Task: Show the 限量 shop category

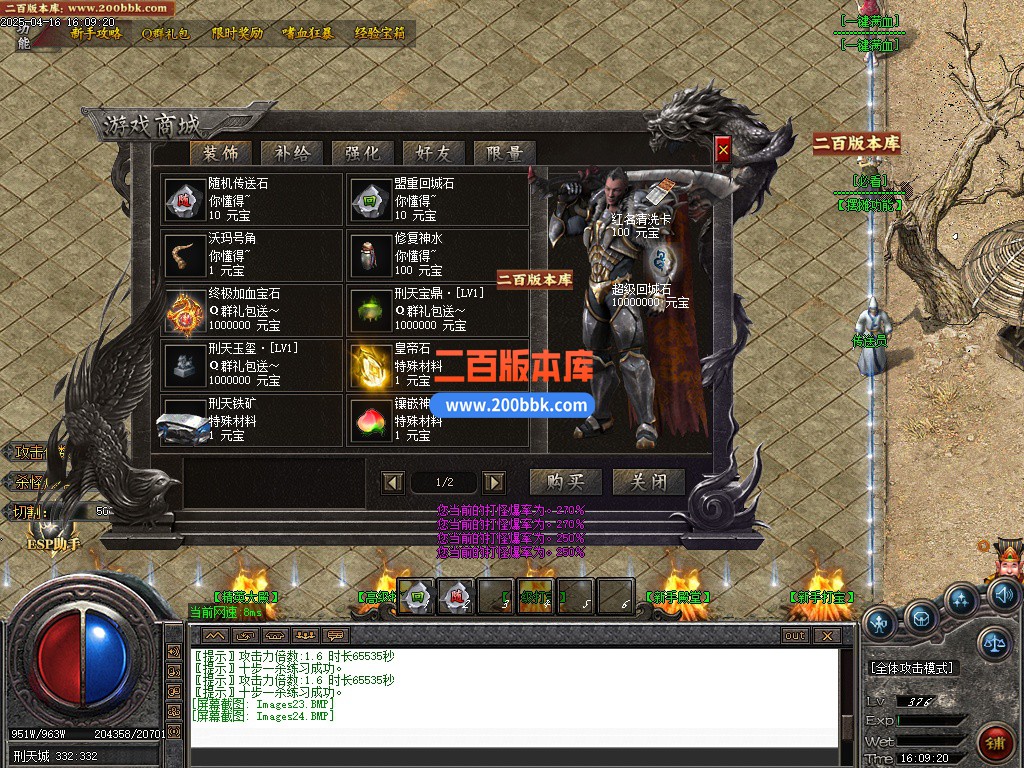Action: (x=504, y=153)
